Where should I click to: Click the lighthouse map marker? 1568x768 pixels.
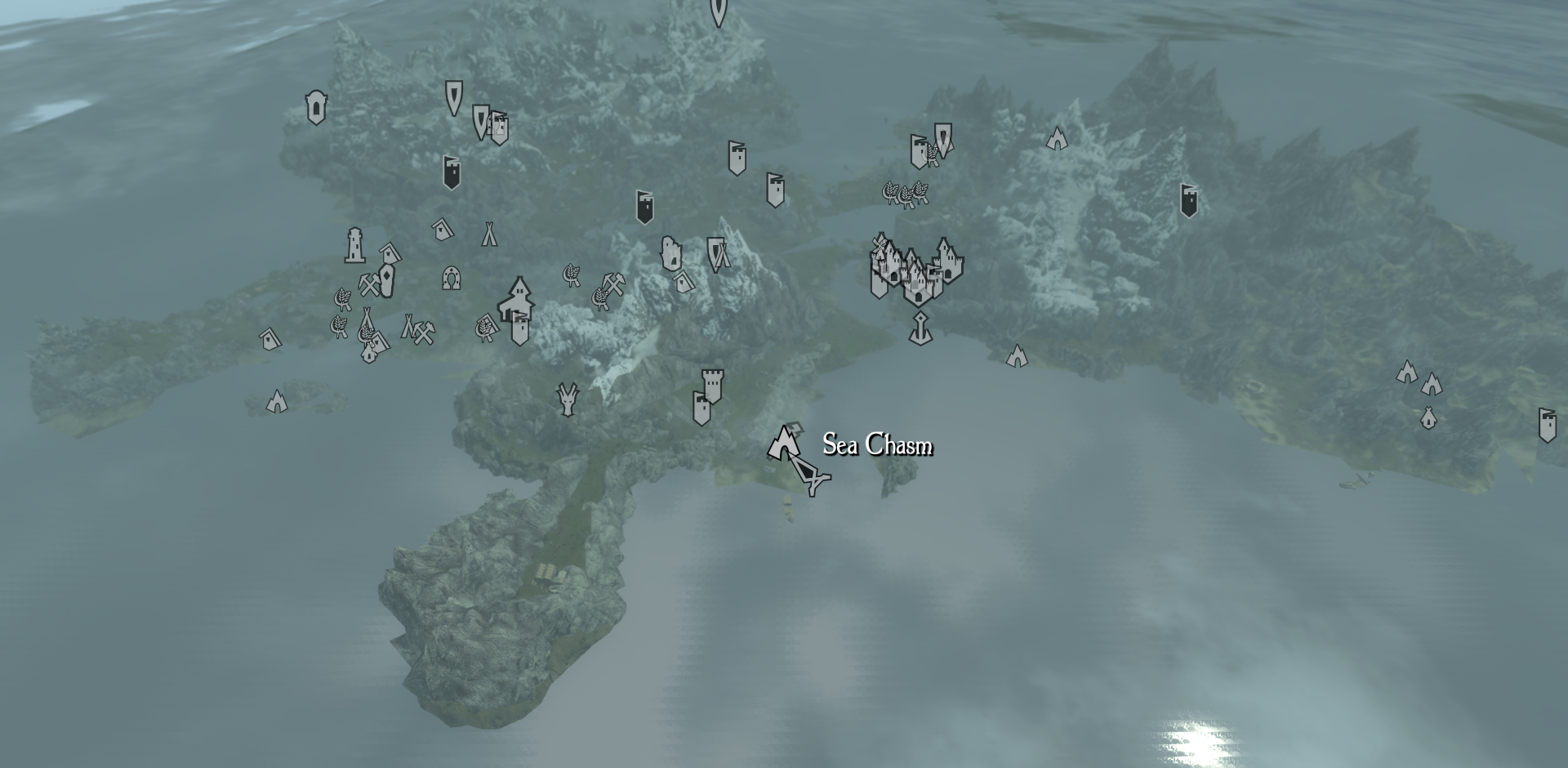coord(354,245)
